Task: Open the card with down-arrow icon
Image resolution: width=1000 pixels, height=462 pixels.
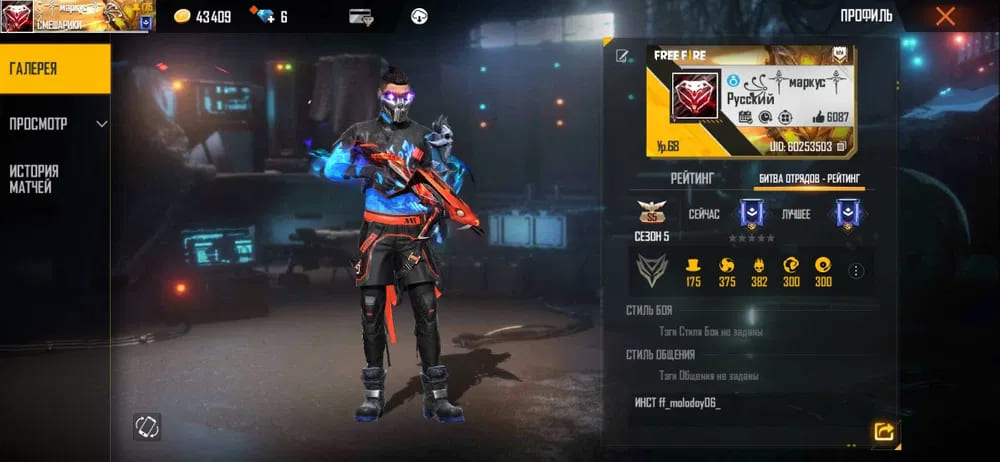Action: click(x=361, y=17)
